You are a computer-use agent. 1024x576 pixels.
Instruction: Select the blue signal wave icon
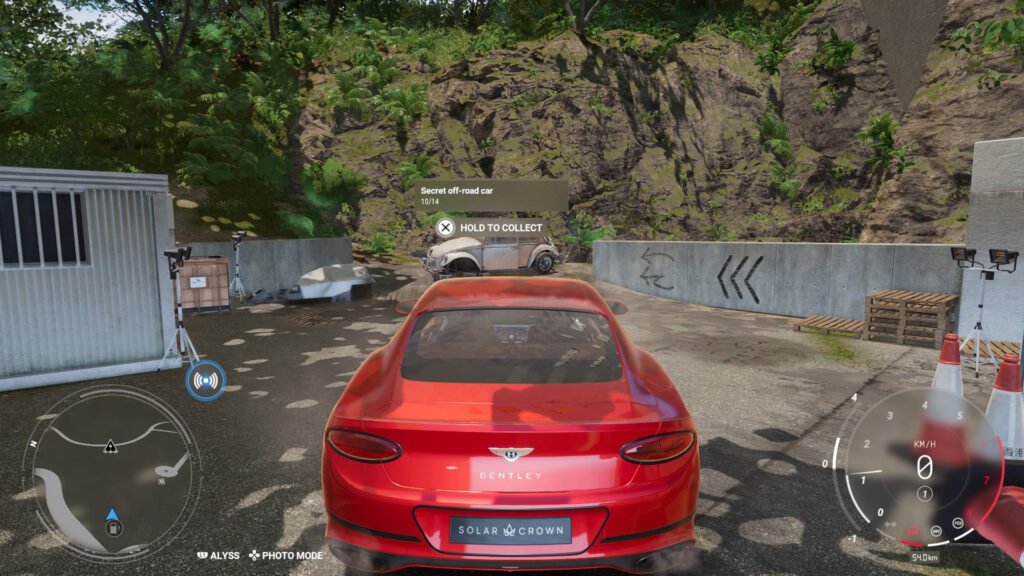click(x=206, y=381)
